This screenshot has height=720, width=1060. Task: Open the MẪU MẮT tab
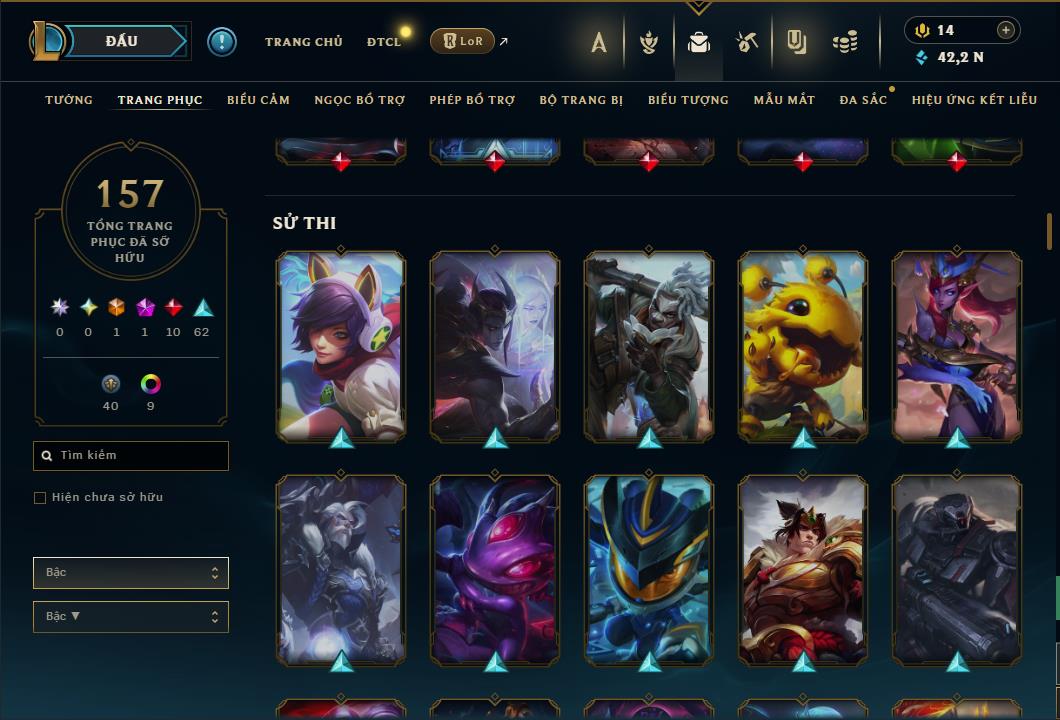[784, 100]
